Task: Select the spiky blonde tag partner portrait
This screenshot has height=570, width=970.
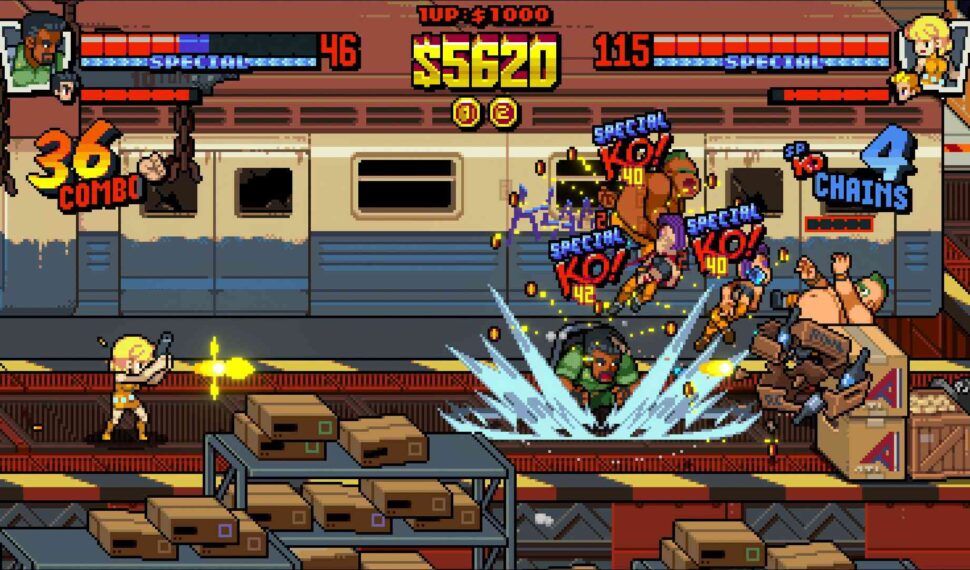Action: point(905,87)
